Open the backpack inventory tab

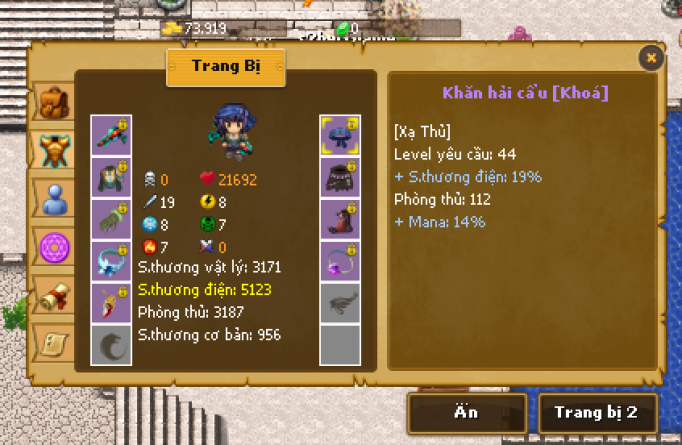point(51,102)
